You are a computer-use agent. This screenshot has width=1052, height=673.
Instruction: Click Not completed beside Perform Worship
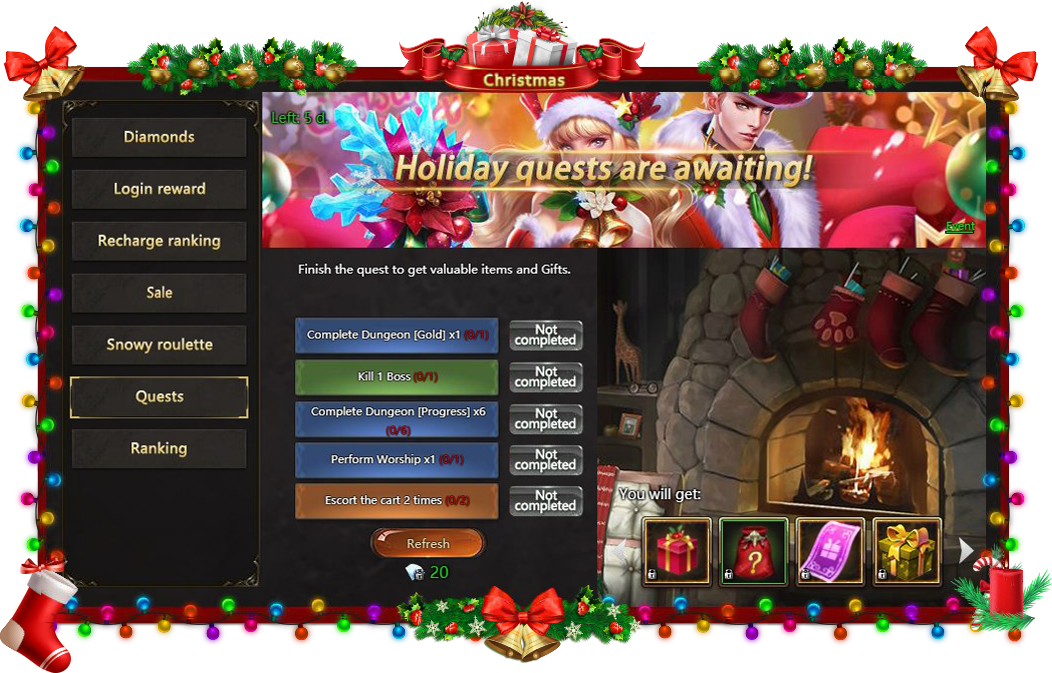coord(545,460)
